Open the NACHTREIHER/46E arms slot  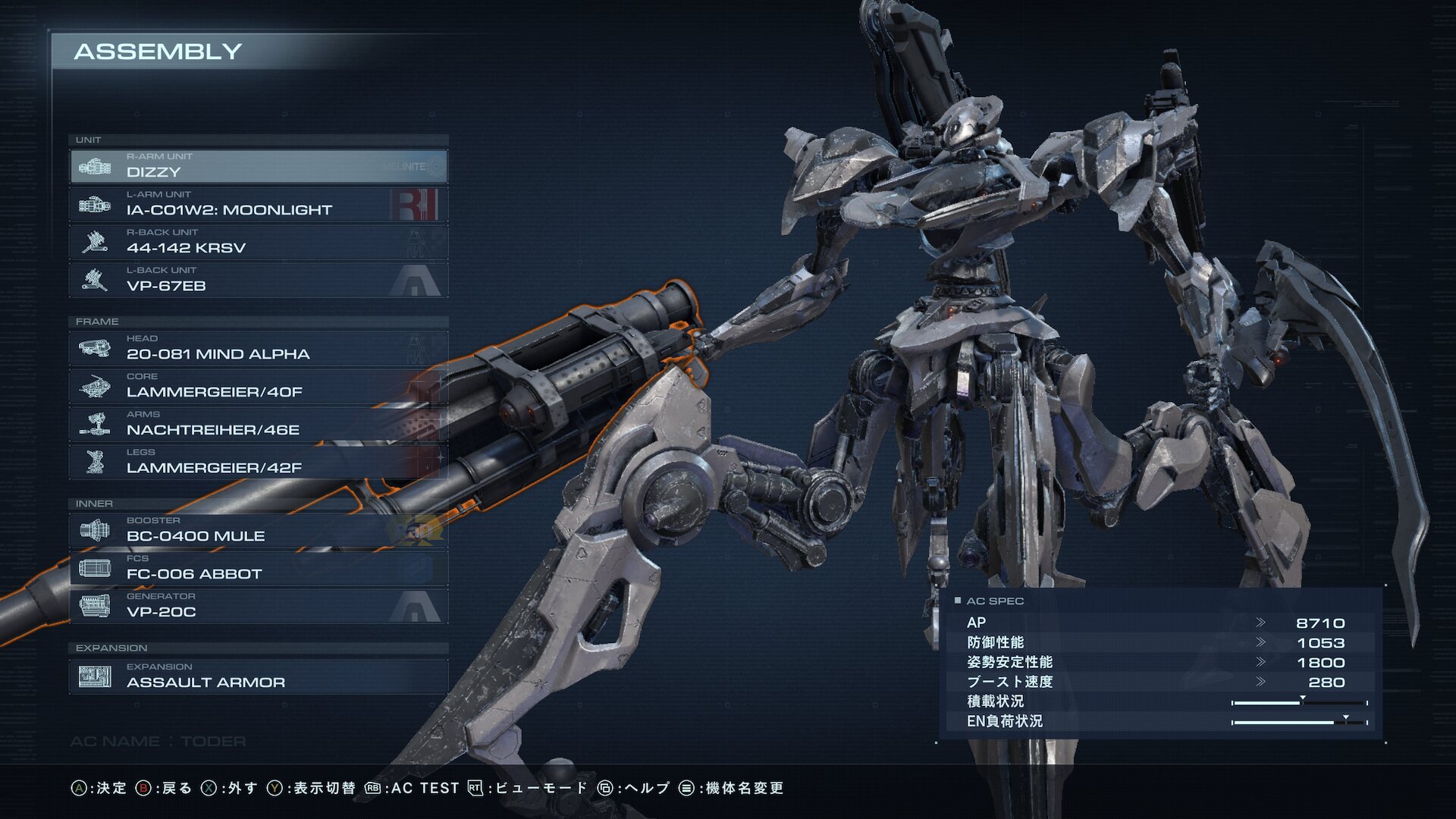click(x=258, y=424)
